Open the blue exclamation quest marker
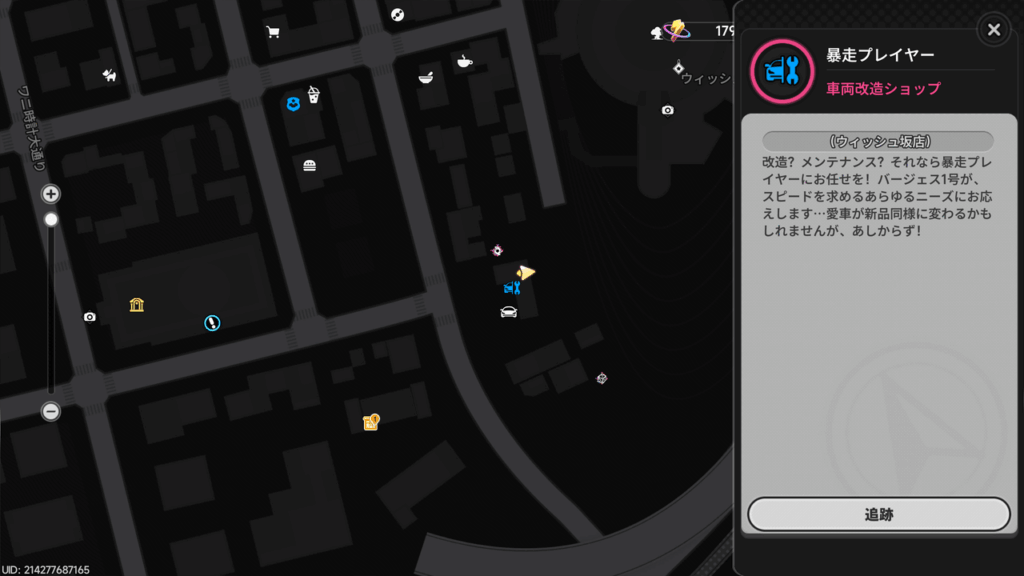The height and width of the screenshot is (576, 1024). click(212, 322)
